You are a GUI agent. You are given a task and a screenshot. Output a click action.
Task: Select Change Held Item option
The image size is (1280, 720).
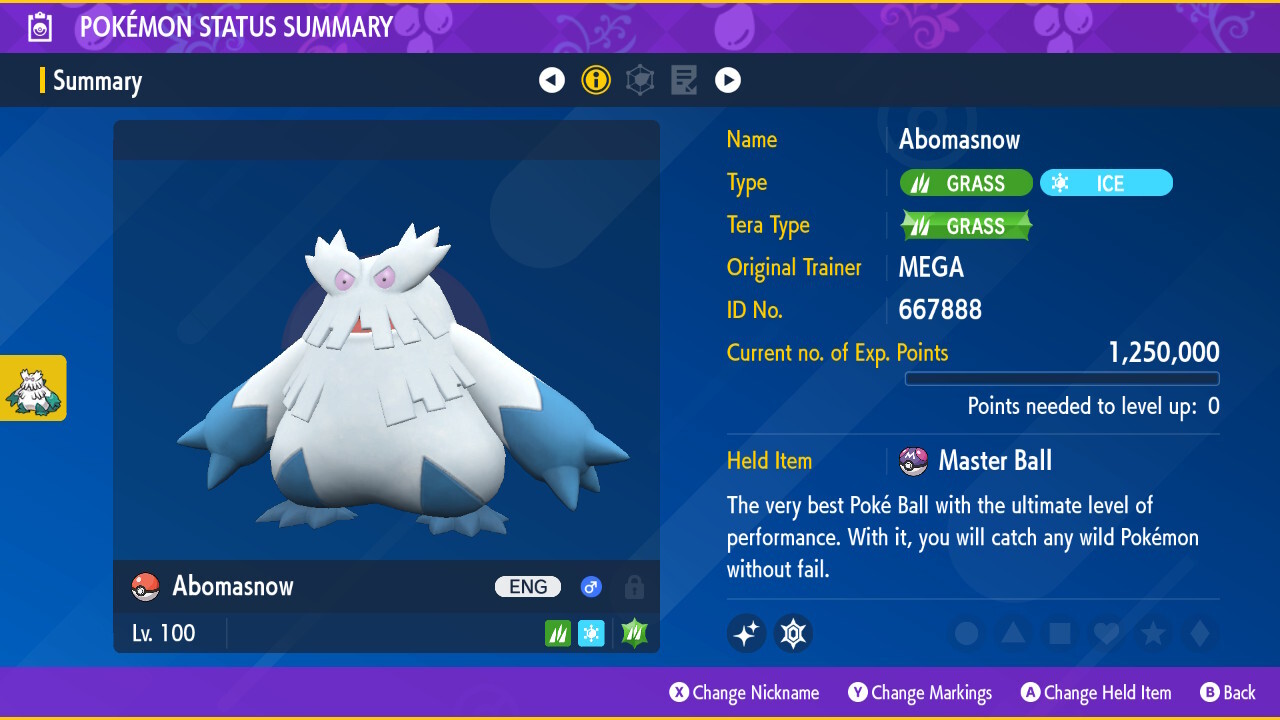1095,692
